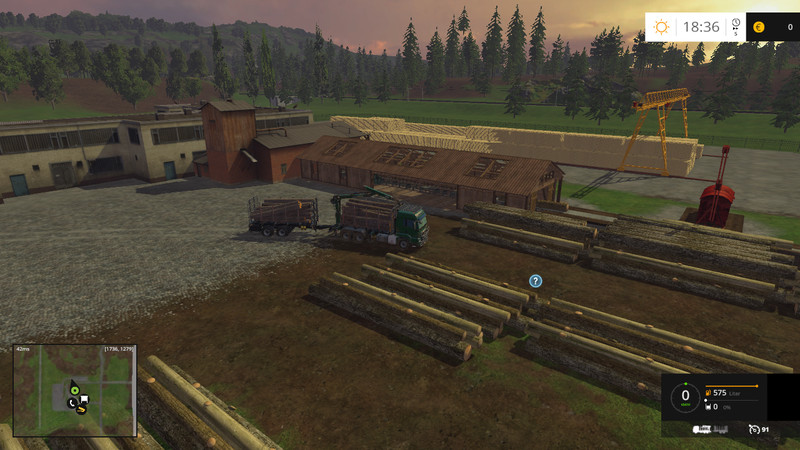Select the phone marker on the minimap
The width and height of the screenshot is (800, 450).
73,403
